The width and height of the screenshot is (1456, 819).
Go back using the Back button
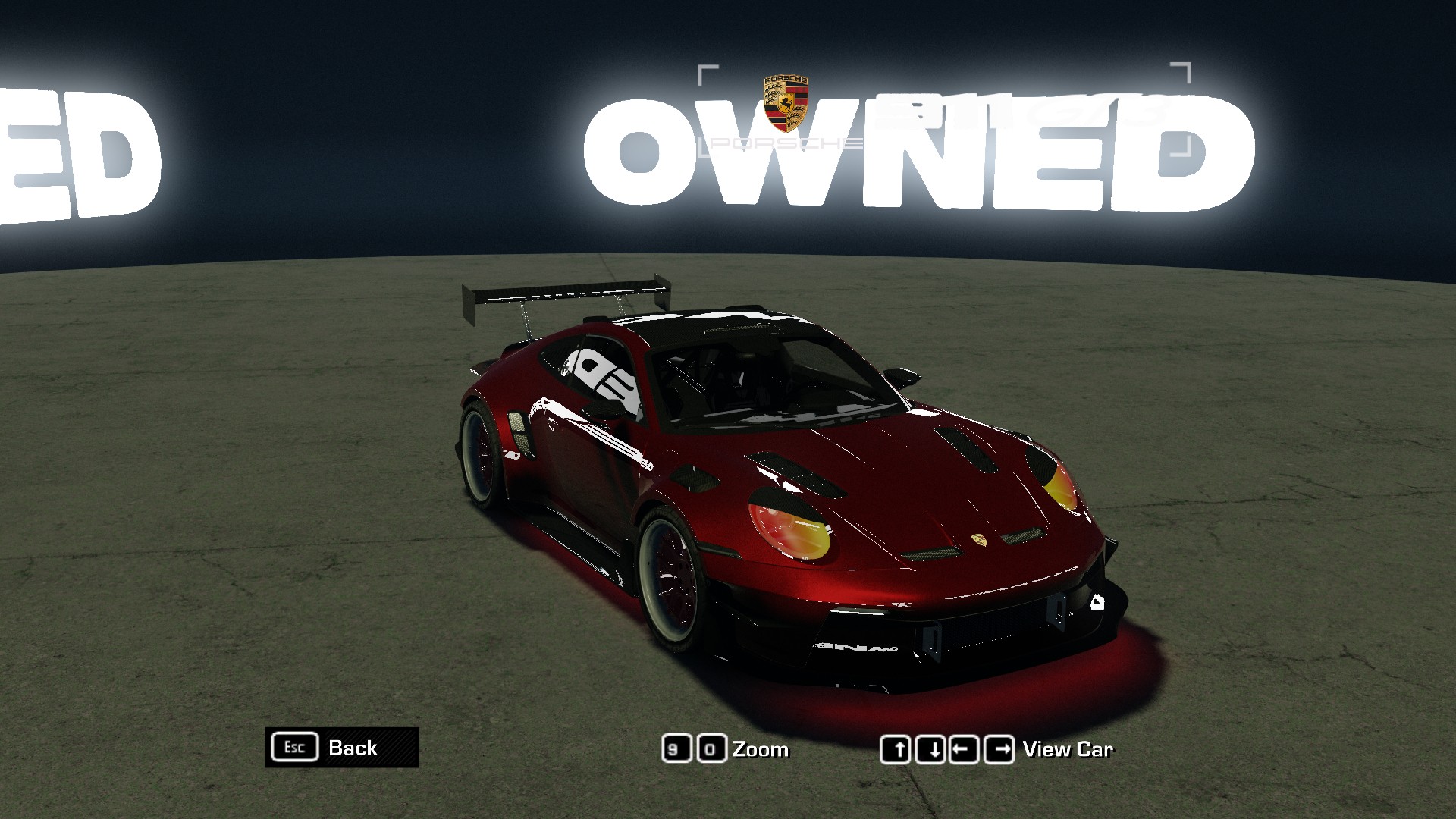342,748
